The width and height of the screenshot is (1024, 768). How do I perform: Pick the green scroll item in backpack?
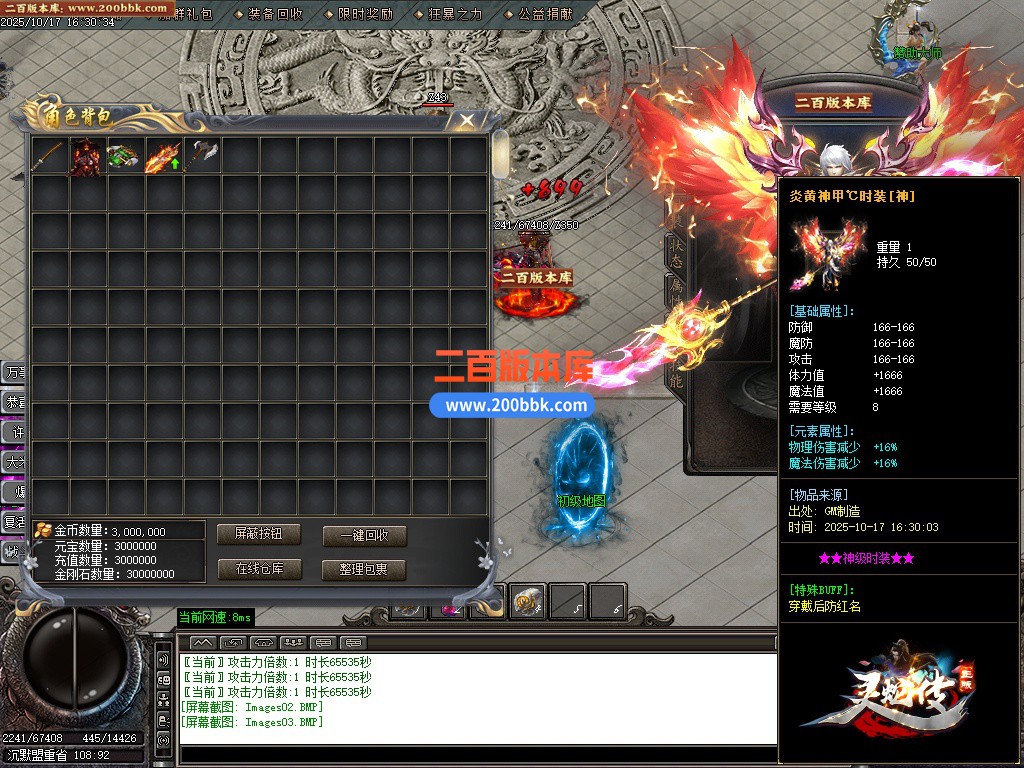(x=124, y=157)
